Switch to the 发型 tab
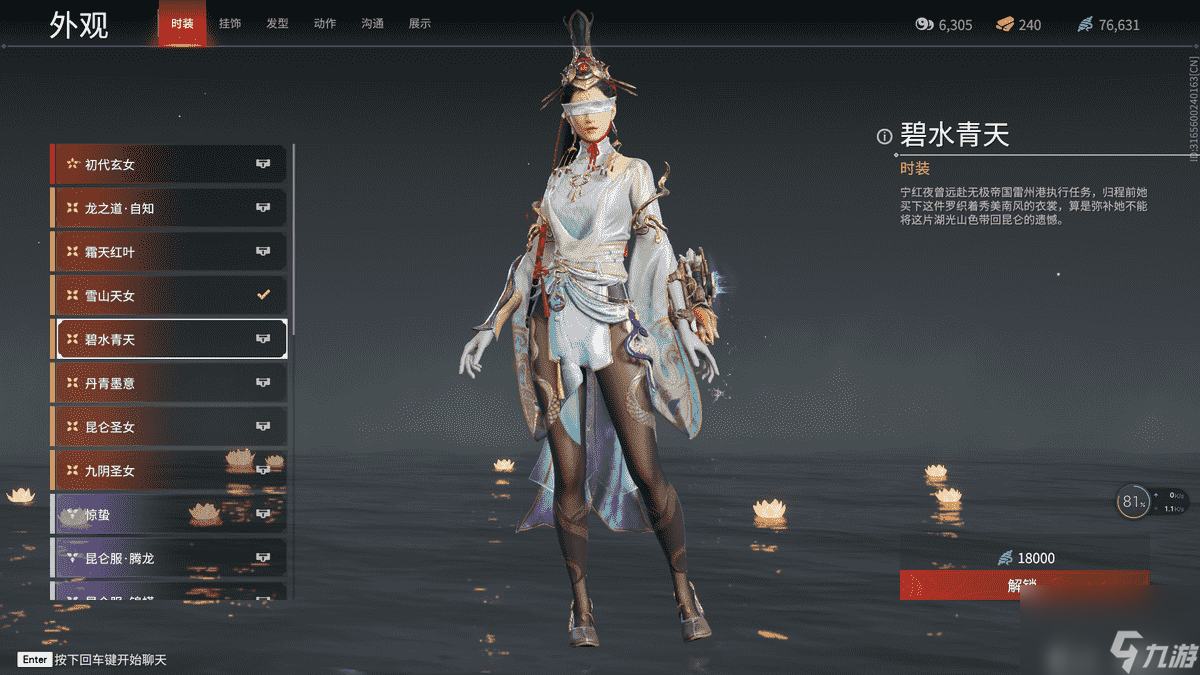The height and width of the screenshot is (675, 1200). (277, 23)
